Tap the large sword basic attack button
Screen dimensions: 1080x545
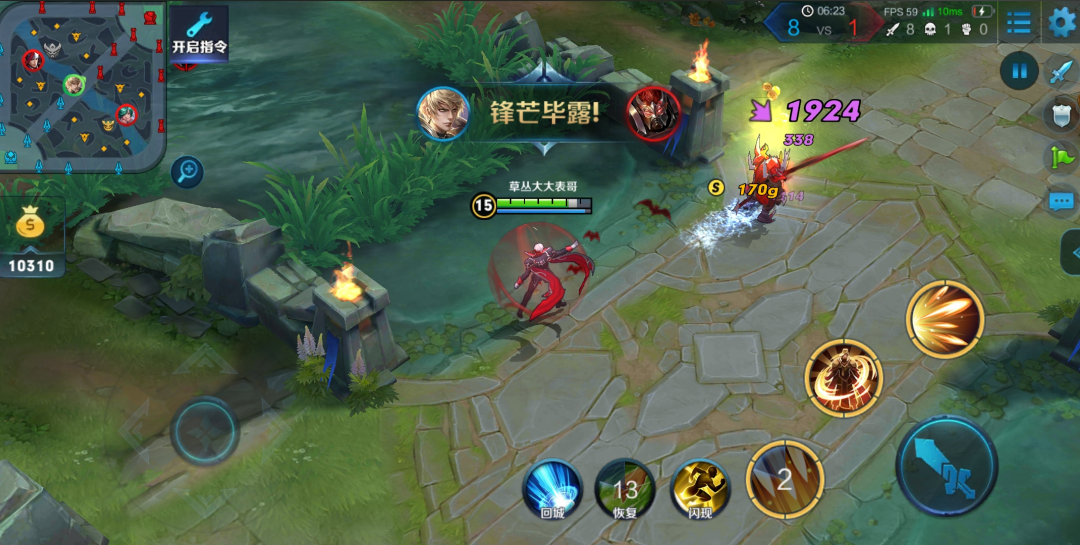946,466
